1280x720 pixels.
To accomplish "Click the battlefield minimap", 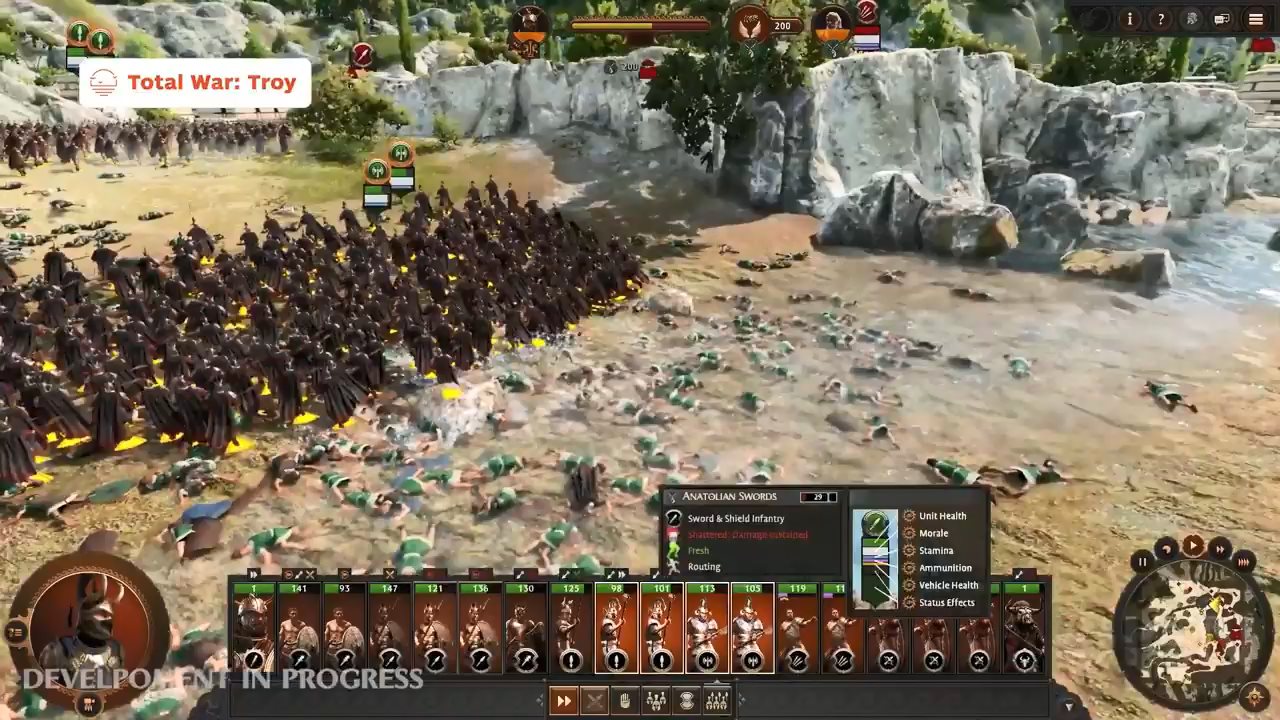I will point(1191,629).
